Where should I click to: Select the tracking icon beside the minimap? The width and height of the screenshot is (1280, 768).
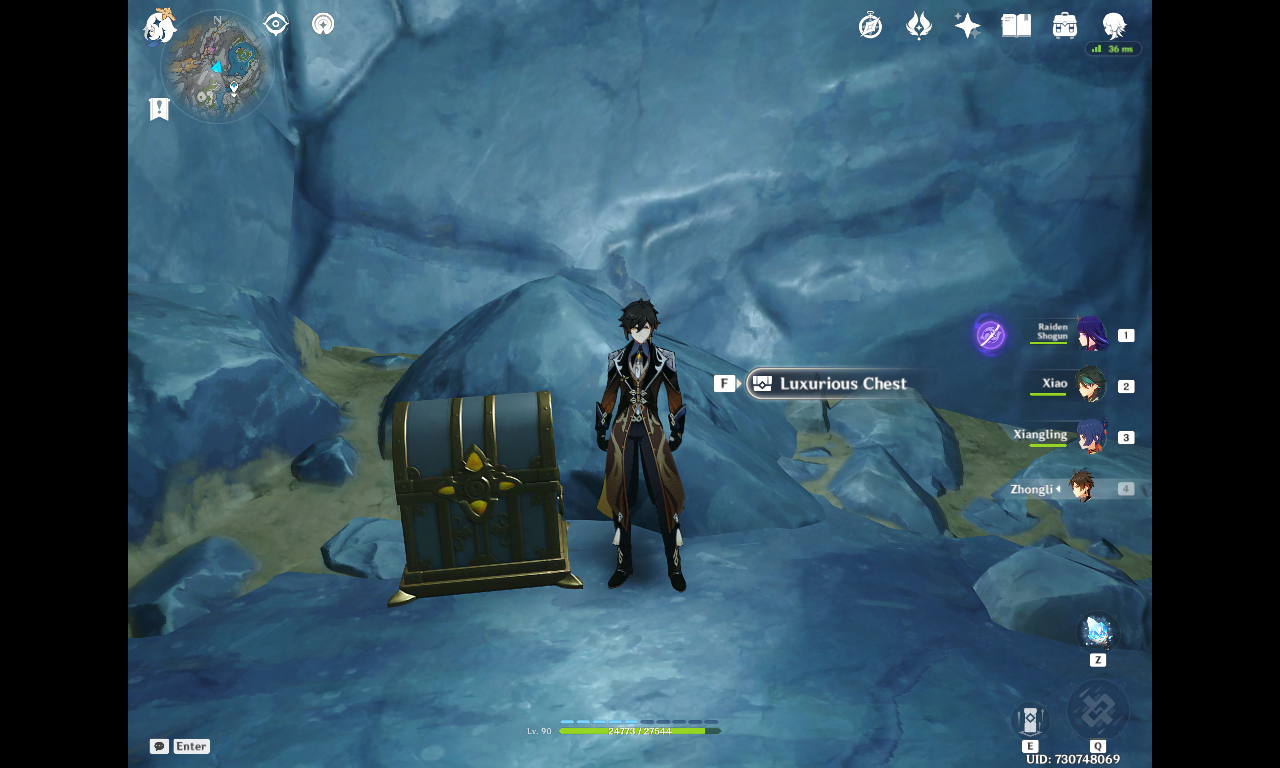(322, 23)
